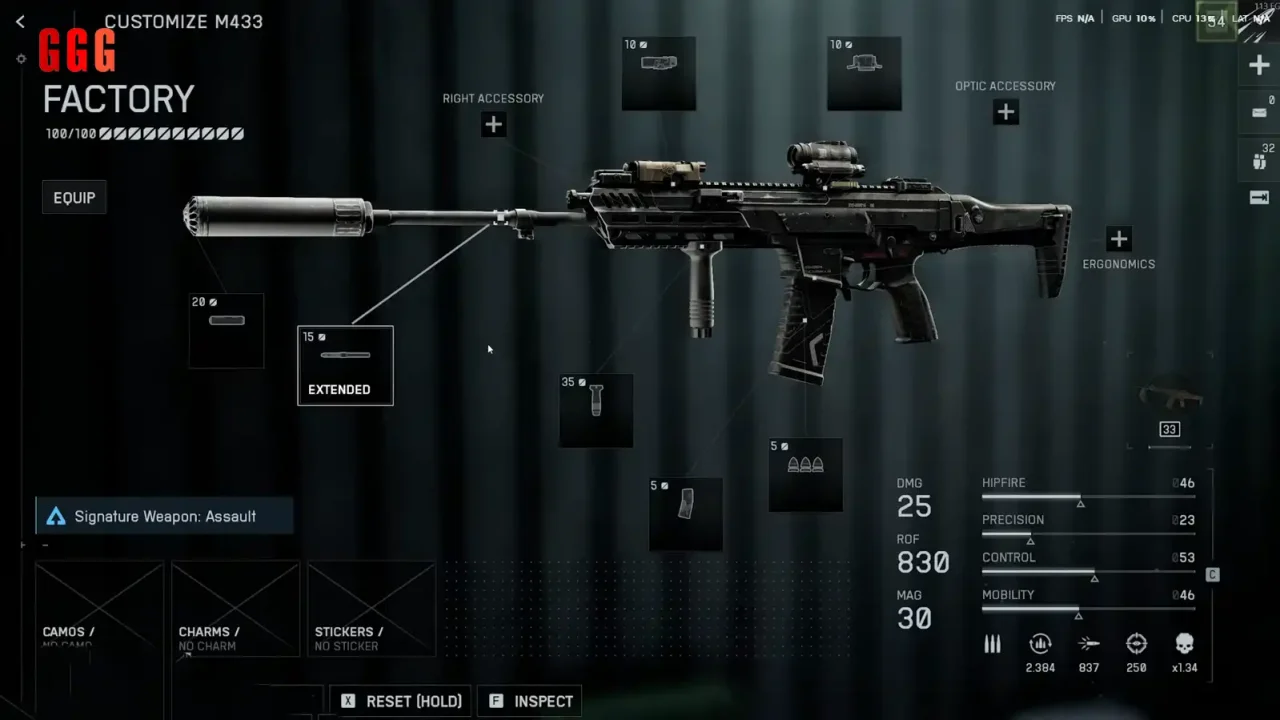Choose the Extended barrel slot
The width and height of the screenshot is (1280, 720).
[345, 366]
